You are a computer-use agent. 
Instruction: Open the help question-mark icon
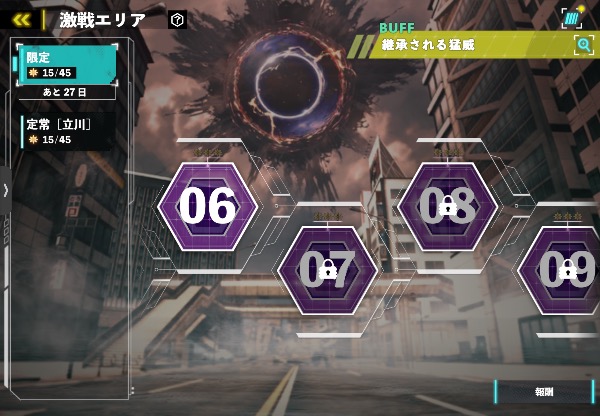(178, 19)
